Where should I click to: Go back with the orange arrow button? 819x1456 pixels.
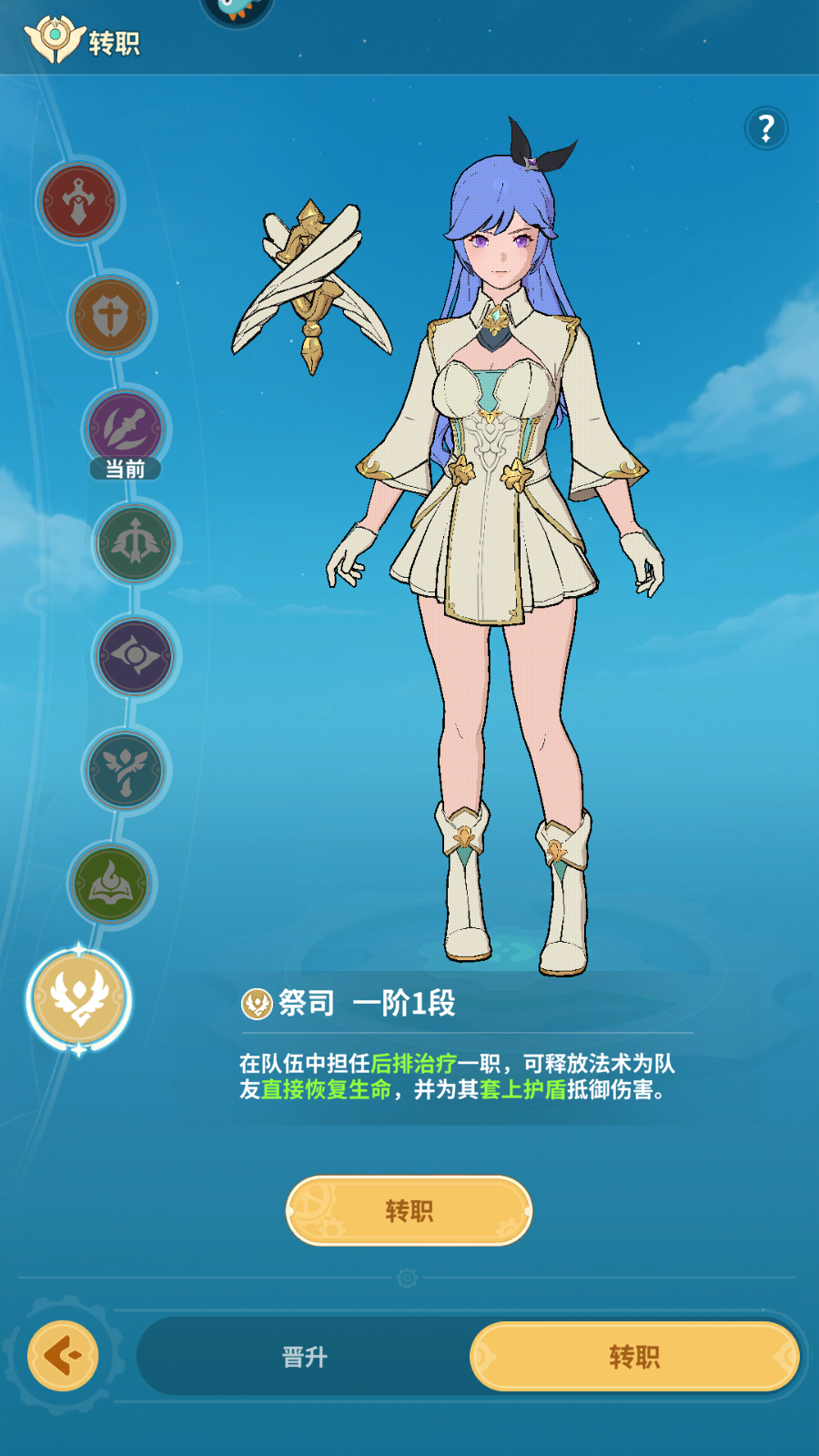pyautogui.click(x=63, y=1356)
